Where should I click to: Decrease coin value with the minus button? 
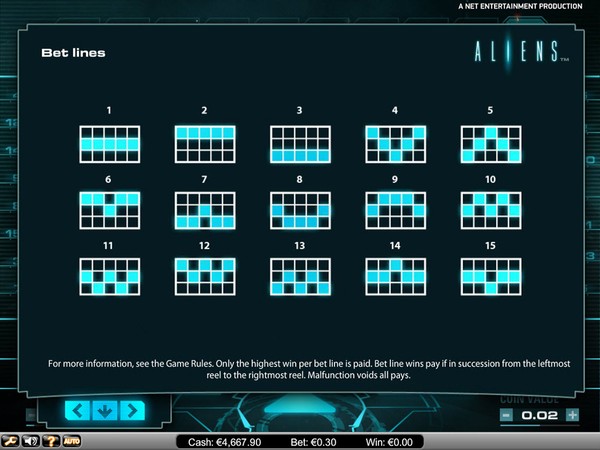pyautogui.click(x=507, y=414)
